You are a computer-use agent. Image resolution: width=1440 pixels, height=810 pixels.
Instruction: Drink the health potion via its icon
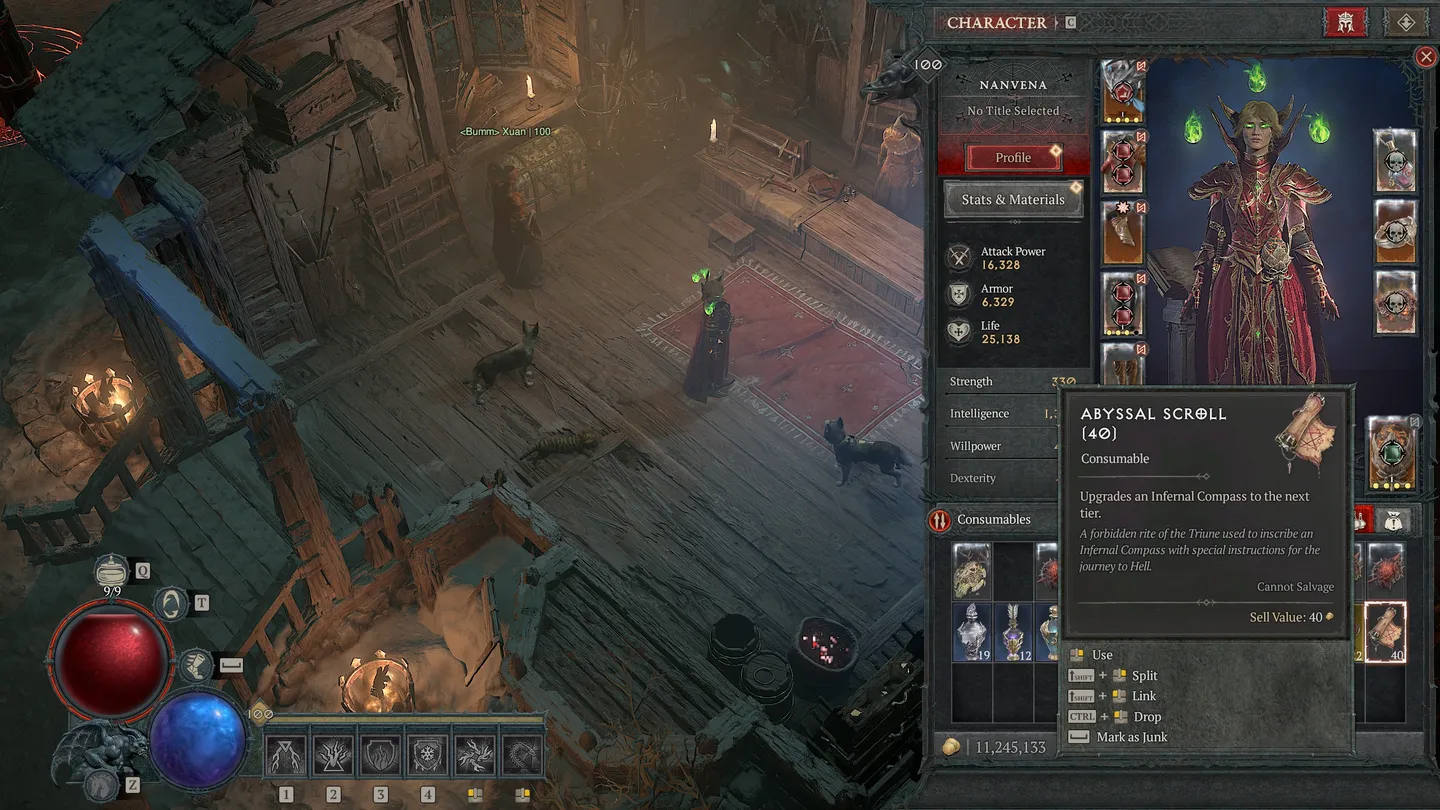pos(111,571)
